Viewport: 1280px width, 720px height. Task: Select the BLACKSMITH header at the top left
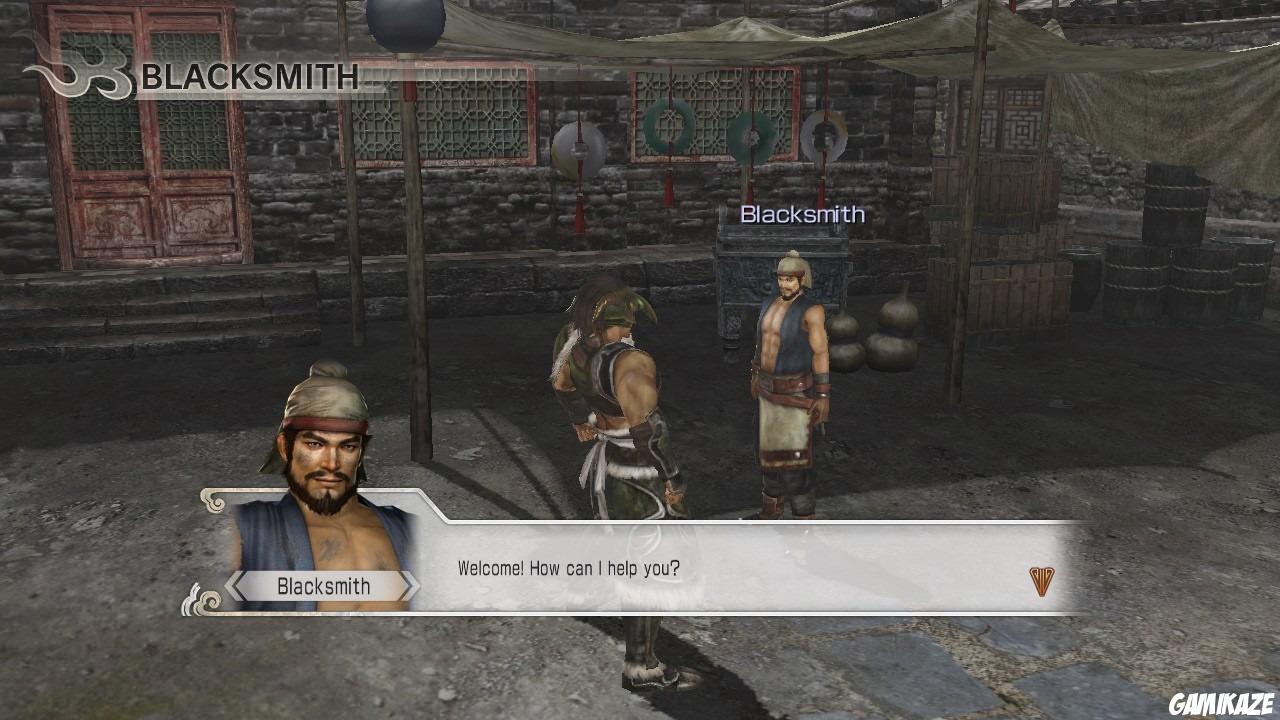tap(250, 76)
